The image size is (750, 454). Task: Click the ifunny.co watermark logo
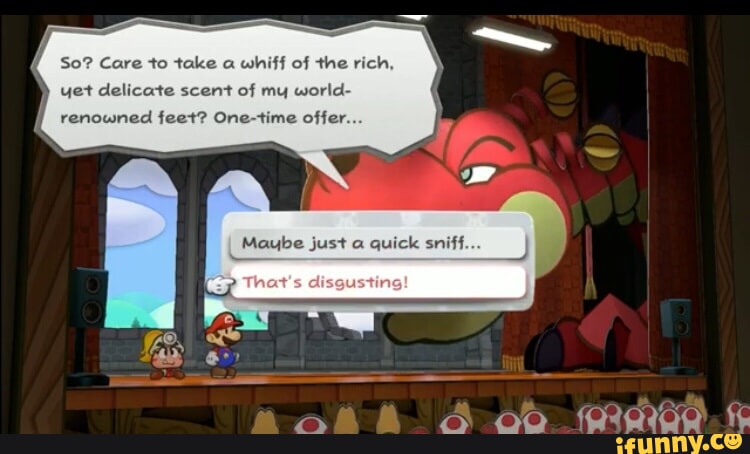click(679, 440)
